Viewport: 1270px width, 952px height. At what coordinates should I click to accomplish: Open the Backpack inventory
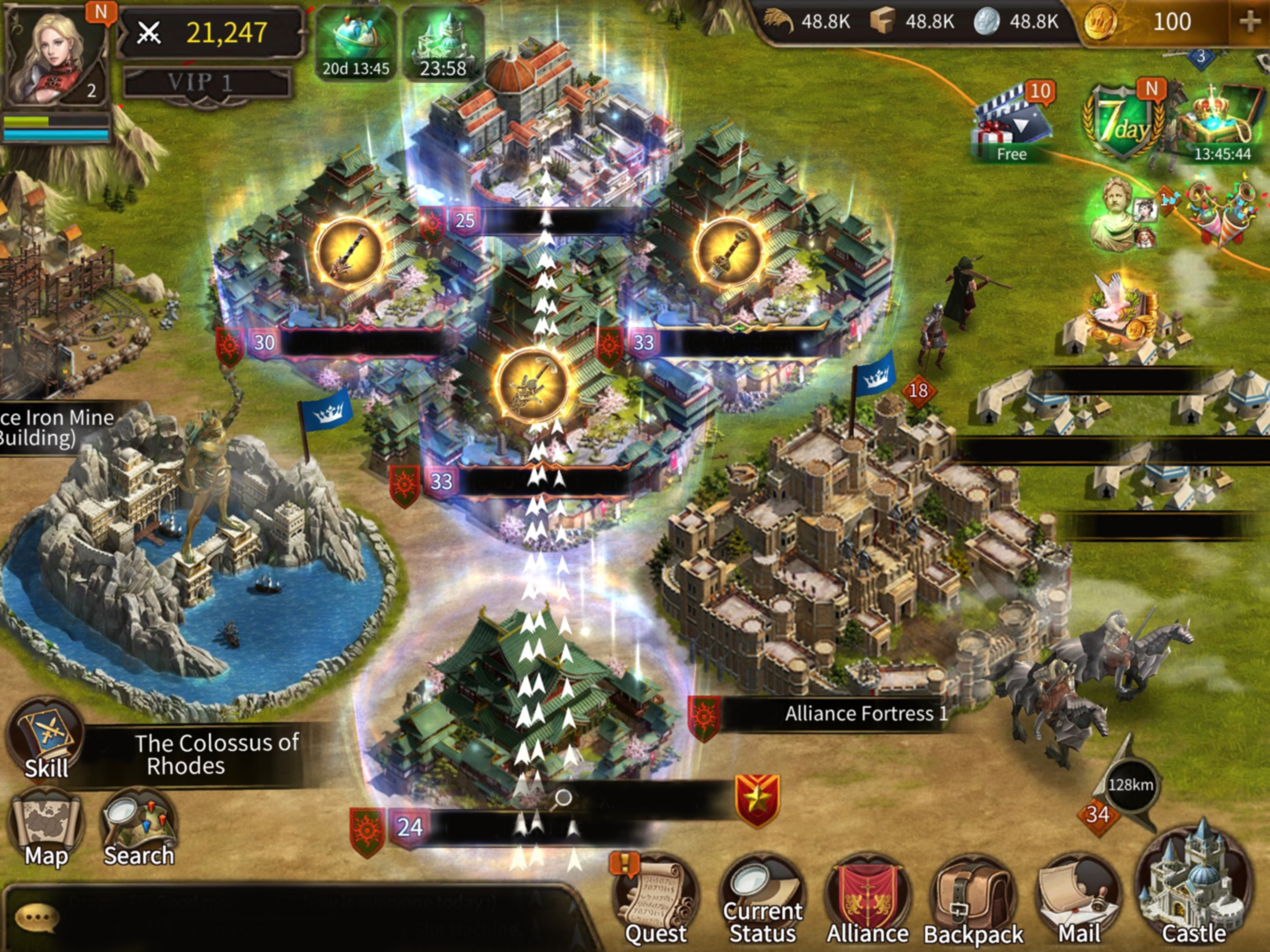coord(972,901)
